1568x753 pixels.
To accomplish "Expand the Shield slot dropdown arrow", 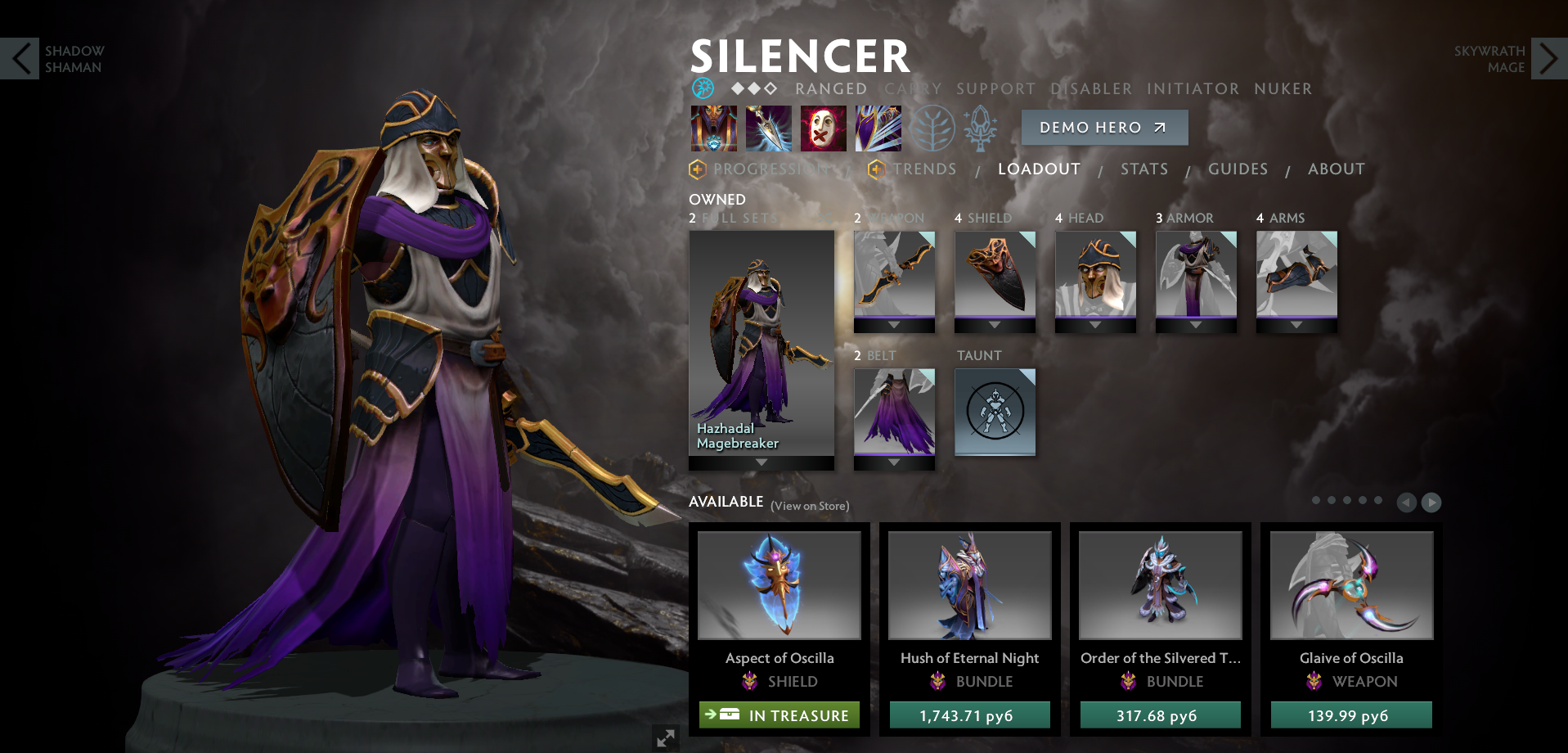I will [x=995, y=324].
